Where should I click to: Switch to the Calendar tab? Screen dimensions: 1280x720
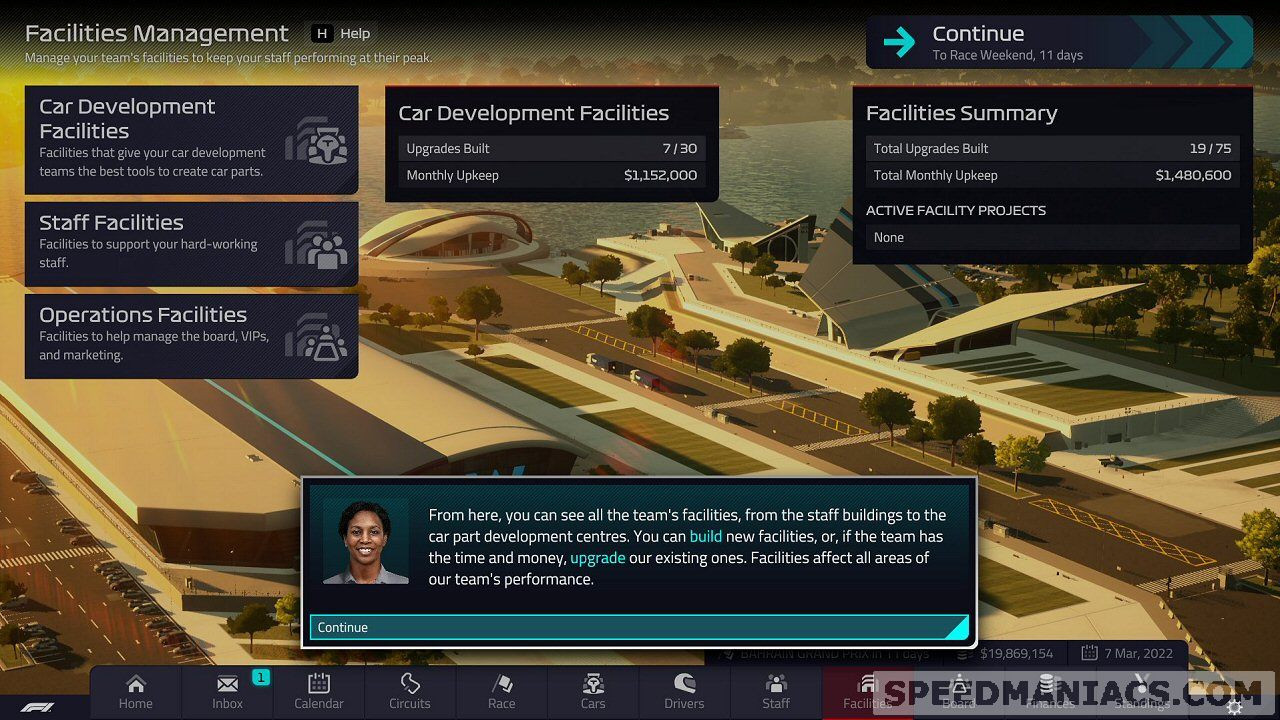[x=319, y=692]
